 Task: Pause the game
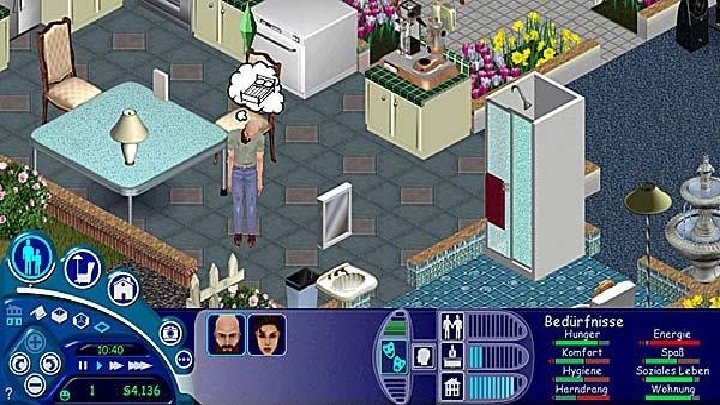[x=84, y=366]
